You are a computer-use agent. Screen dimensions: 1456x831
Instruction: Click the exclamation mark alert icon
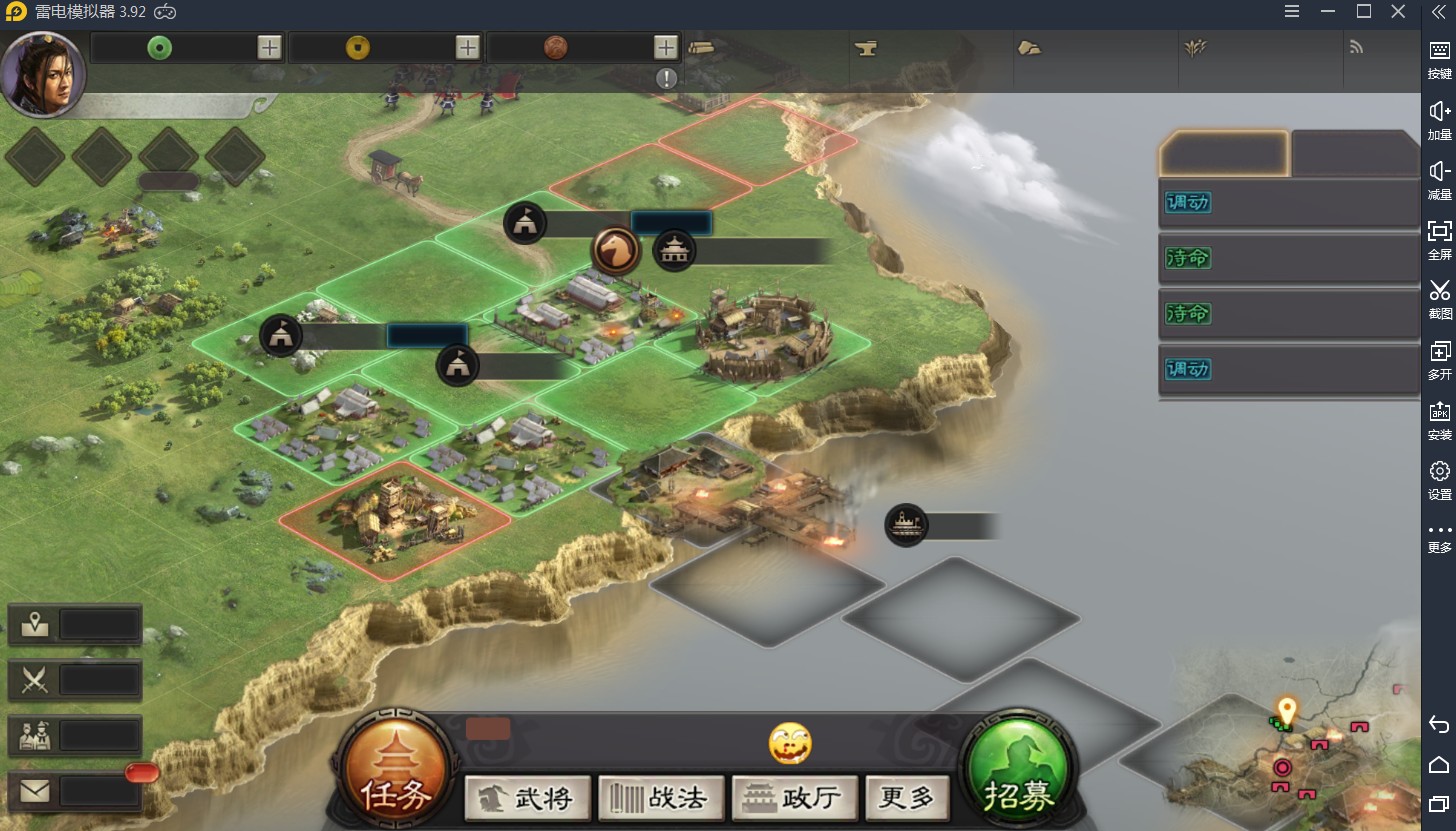[x=667, y=78]
